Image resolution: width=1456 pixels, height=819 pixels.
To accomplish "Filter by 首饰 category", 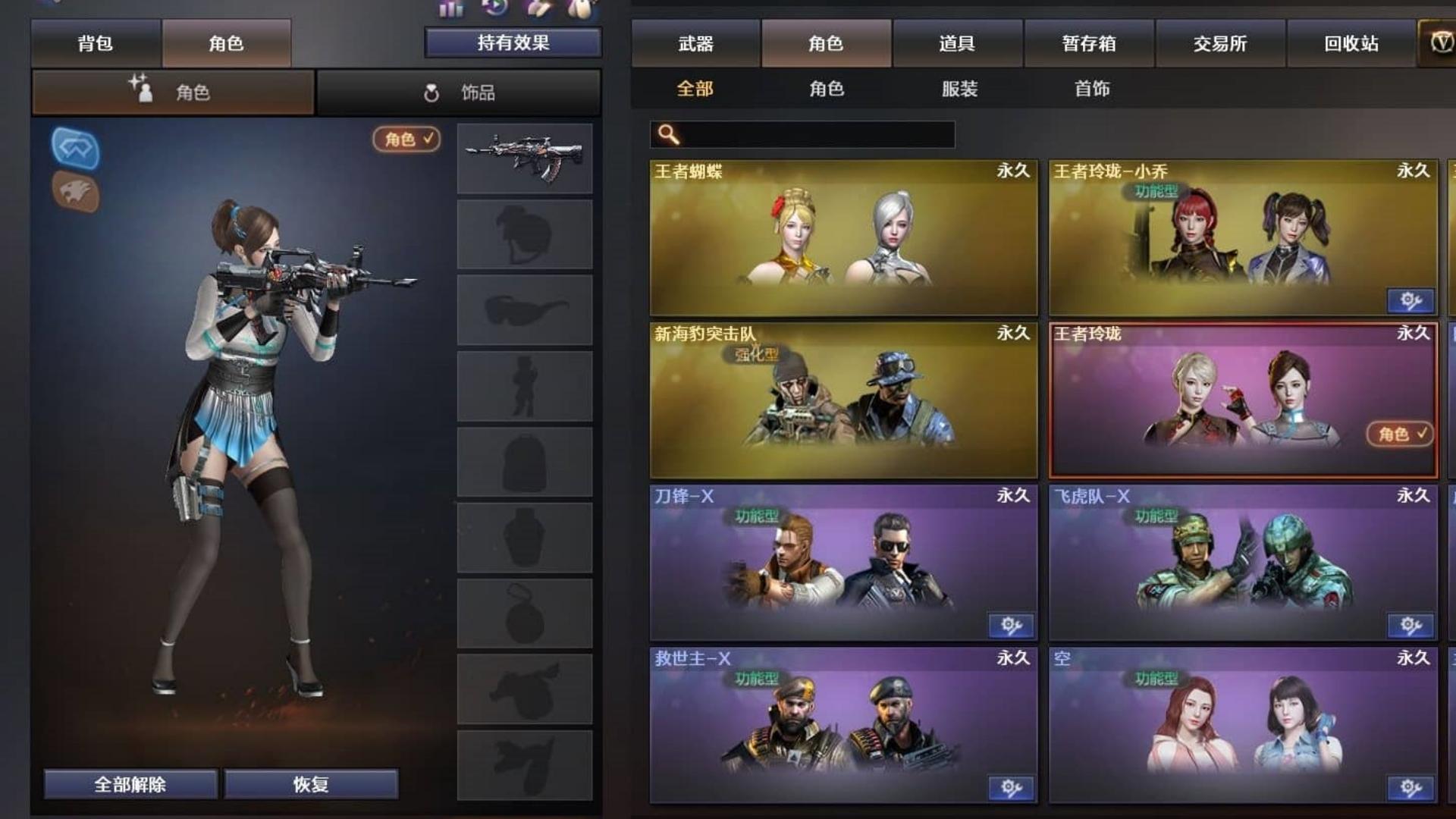I will [1092, 89].
